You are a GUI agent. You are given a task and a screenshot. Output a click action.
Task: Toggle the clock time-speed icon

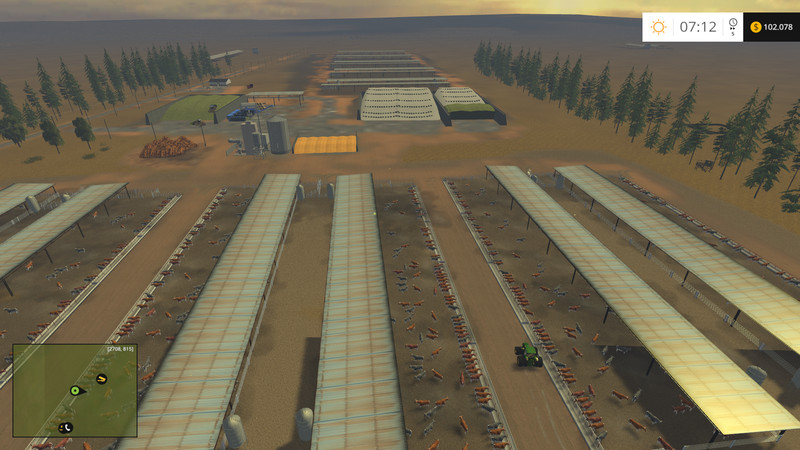coord(733,24)
